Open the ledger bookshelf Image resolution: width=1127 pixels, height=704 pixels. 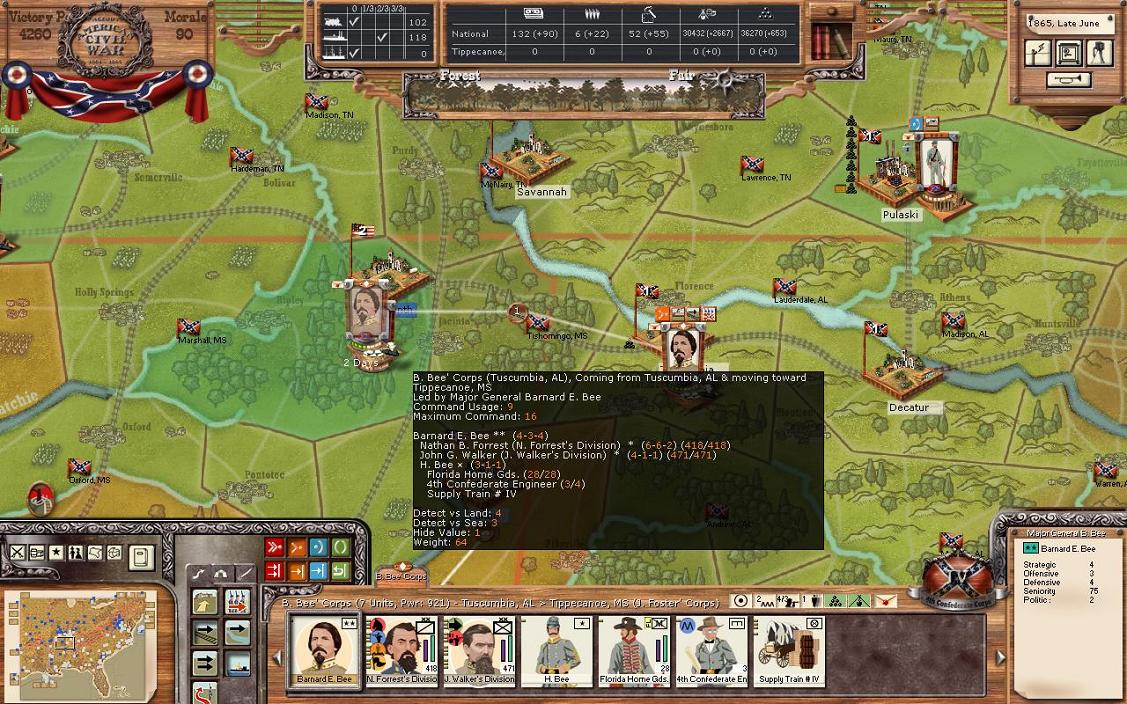point(829,40)
